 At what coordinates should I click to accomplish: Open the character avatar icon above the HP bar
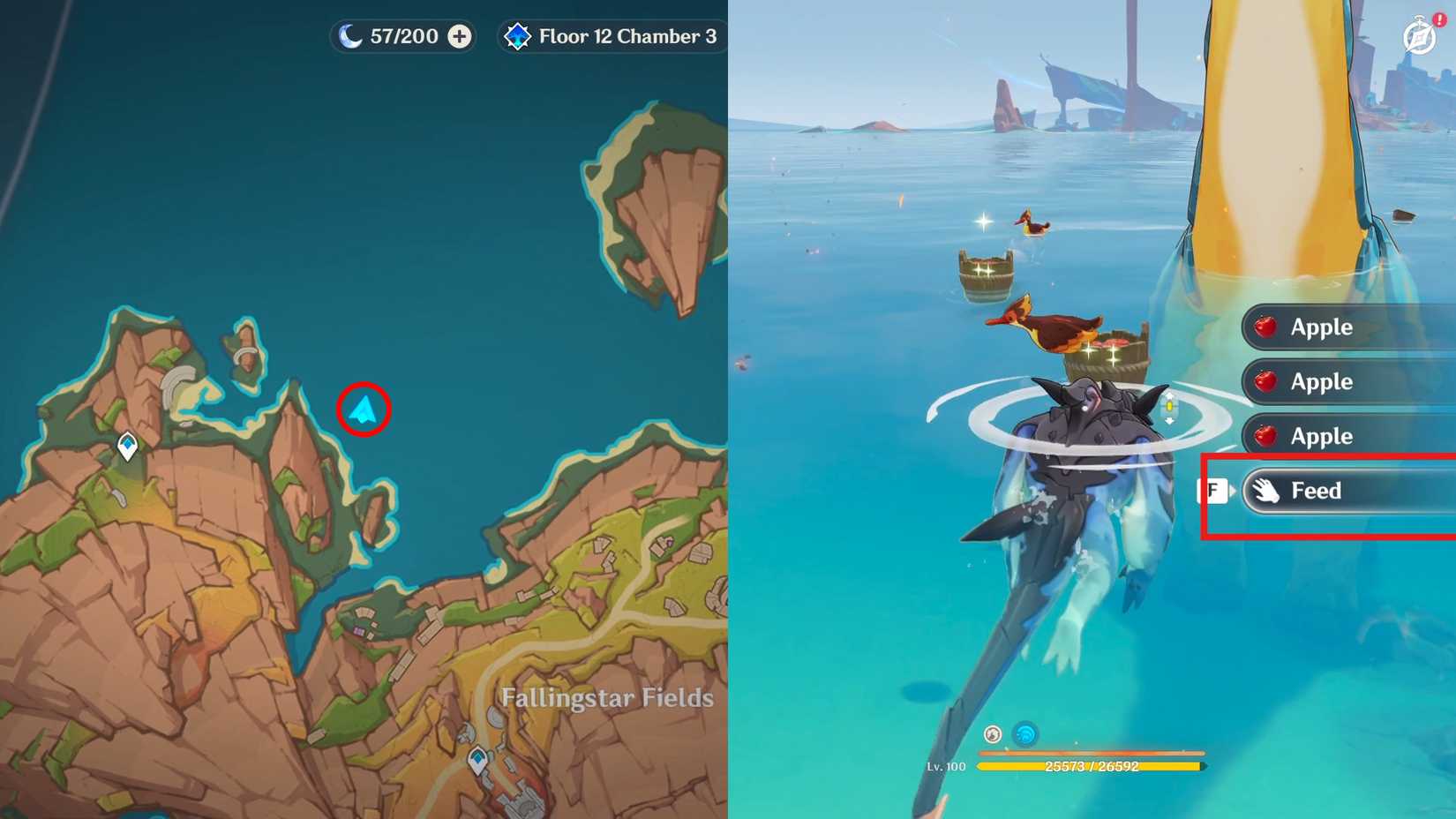click(x=992, y=733)
